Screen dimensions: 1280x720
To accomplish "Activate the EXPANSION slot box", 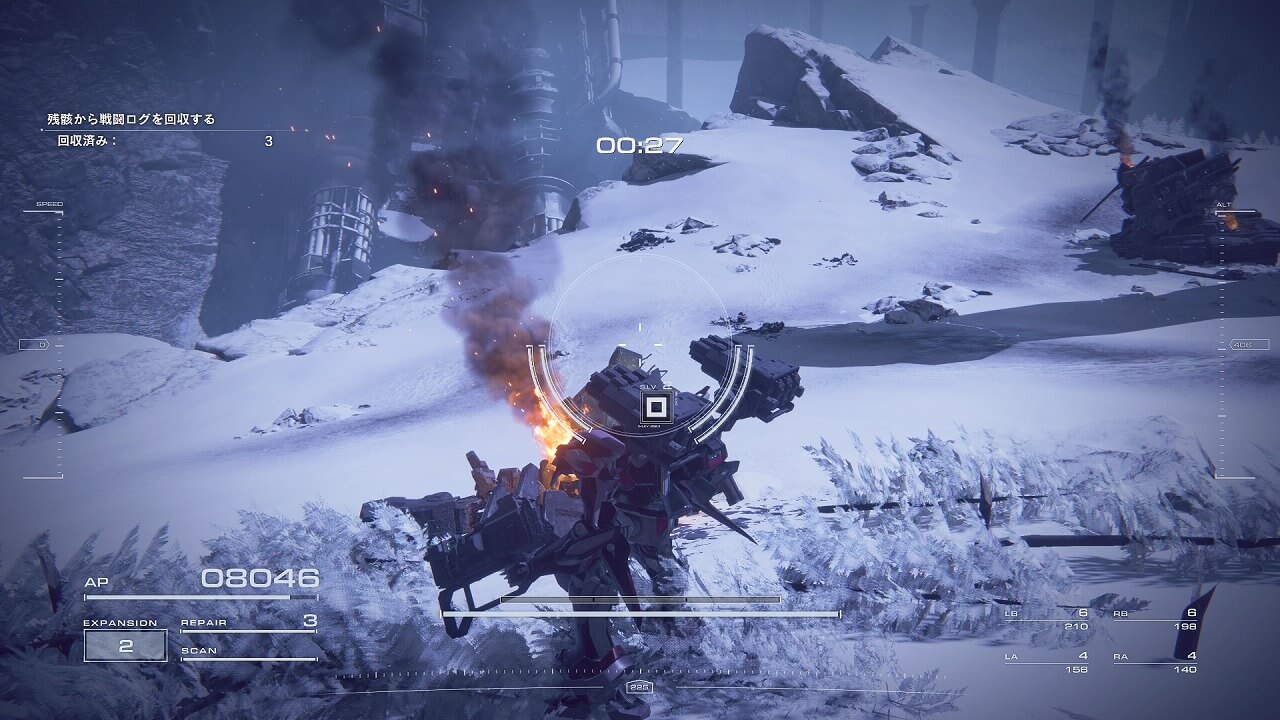I will pyautogui.click(x=125, y=645).
